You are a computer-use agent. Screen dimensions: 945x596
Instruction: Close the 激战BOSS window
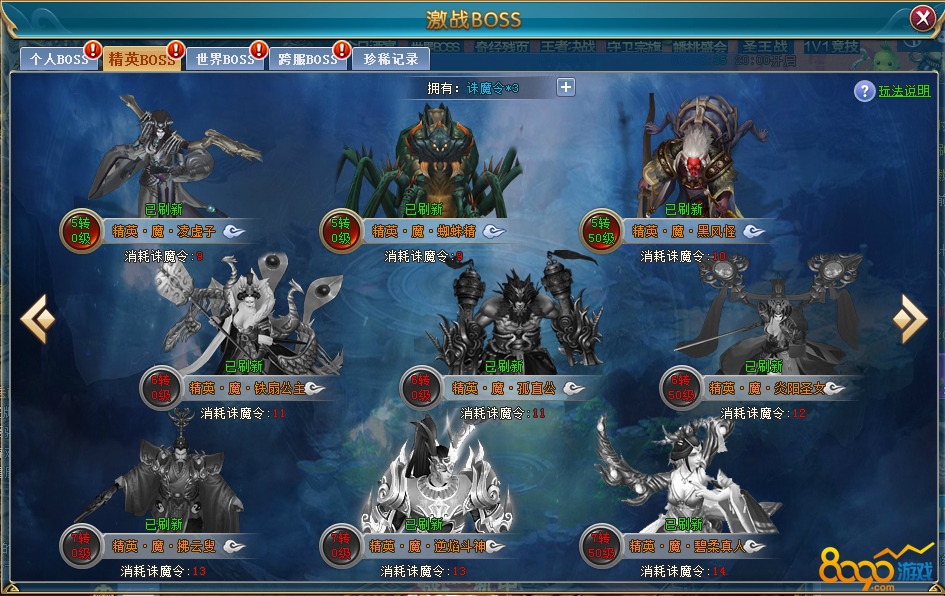[922, 19]
